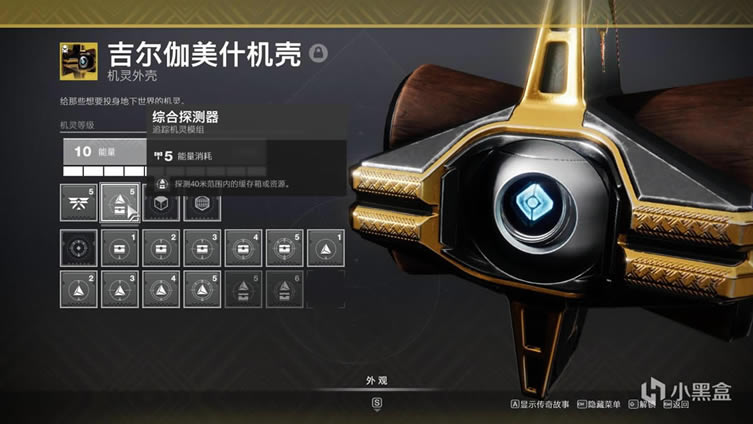Image resolution: width=753 pixels, height=424 pixels.
Task: Choose the pyramid resource detector mod costing 4
Action: pos(160,289)
